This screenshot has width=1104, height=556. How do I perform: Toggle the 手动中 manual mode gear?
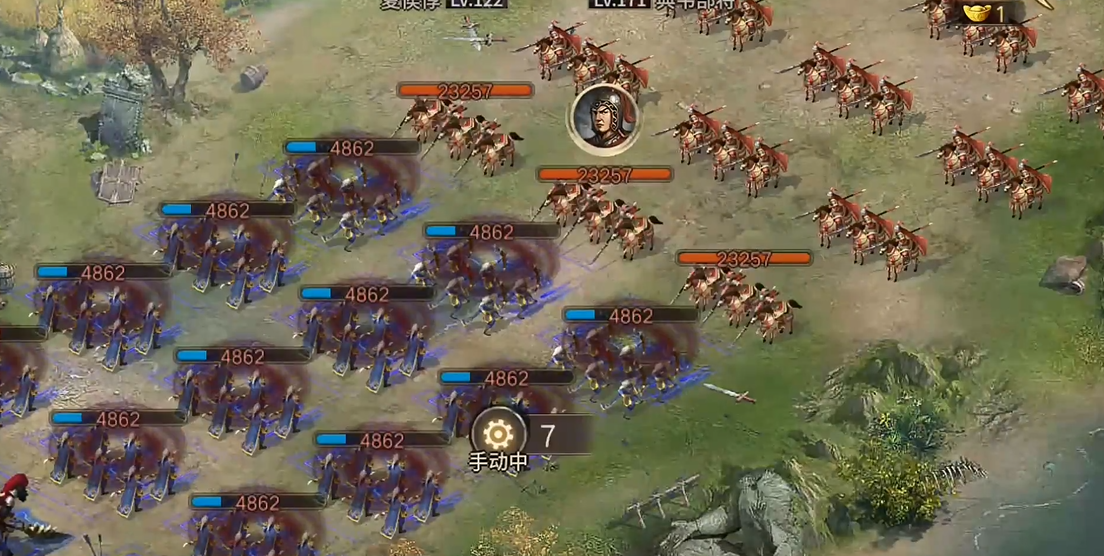[x=498, y=435]
